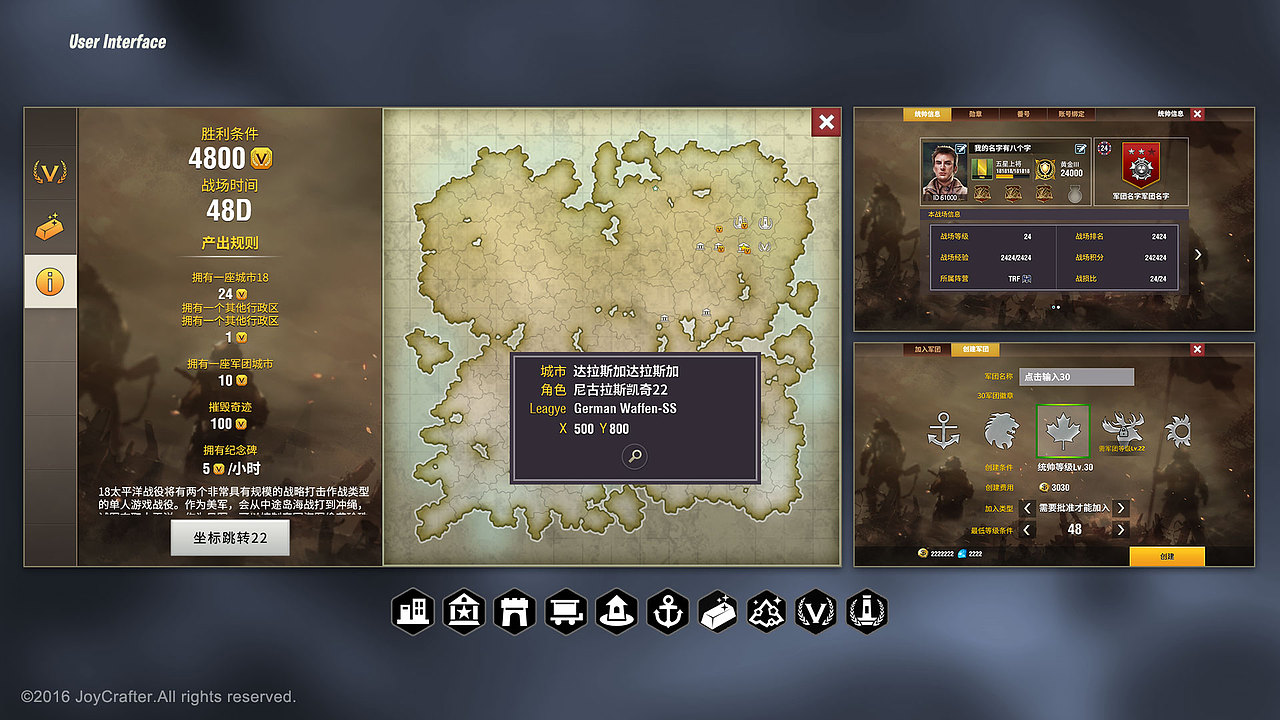Open the castle fortress icon in bottom bar
1280x720 pixels.
(x=515, y=610)
